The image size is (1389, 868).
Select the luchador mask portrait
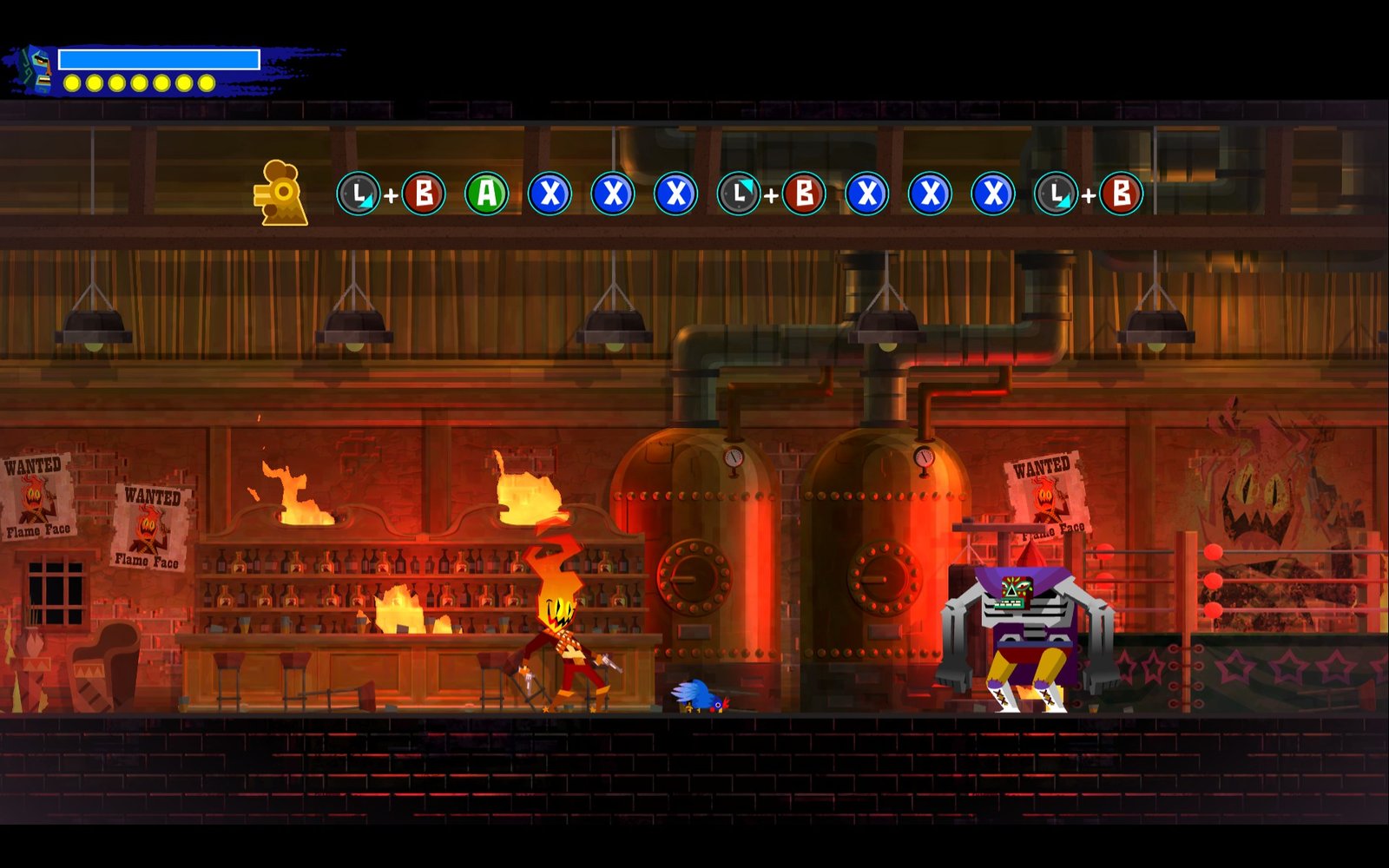pos(36,69)
